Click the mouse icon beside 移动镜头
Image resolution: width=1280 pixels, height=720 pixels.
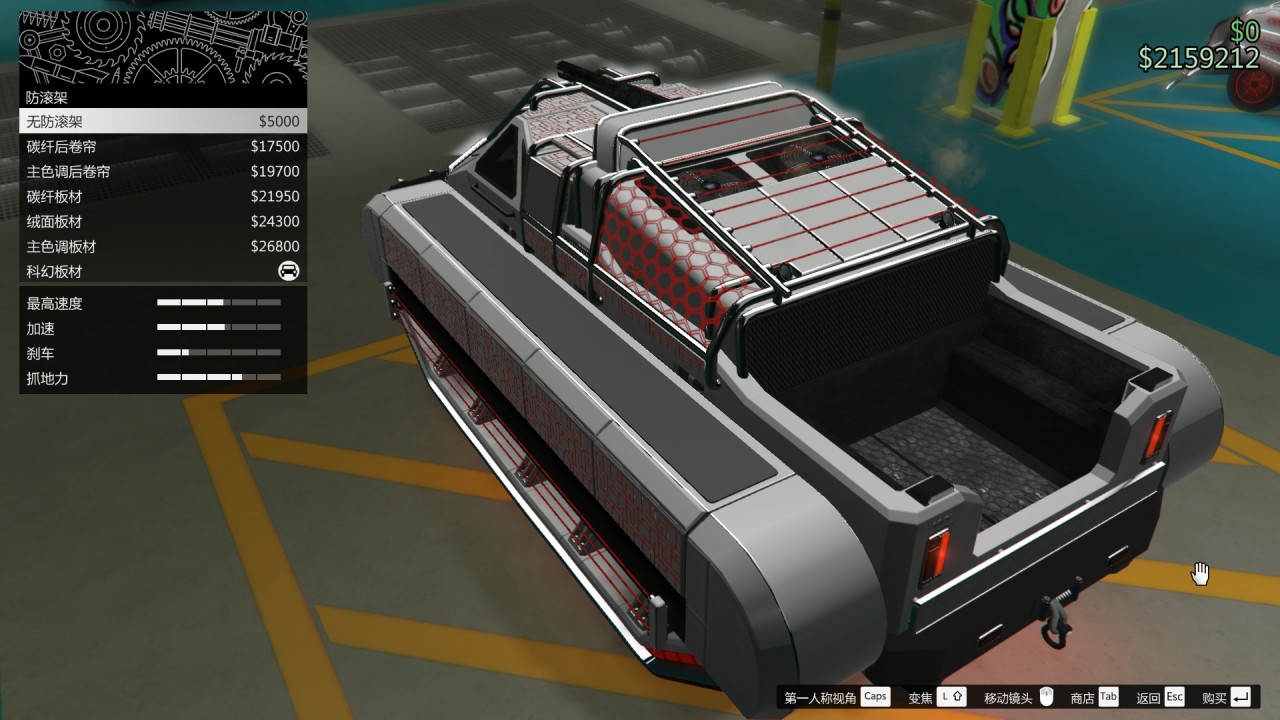click(x=1046, y=696)
